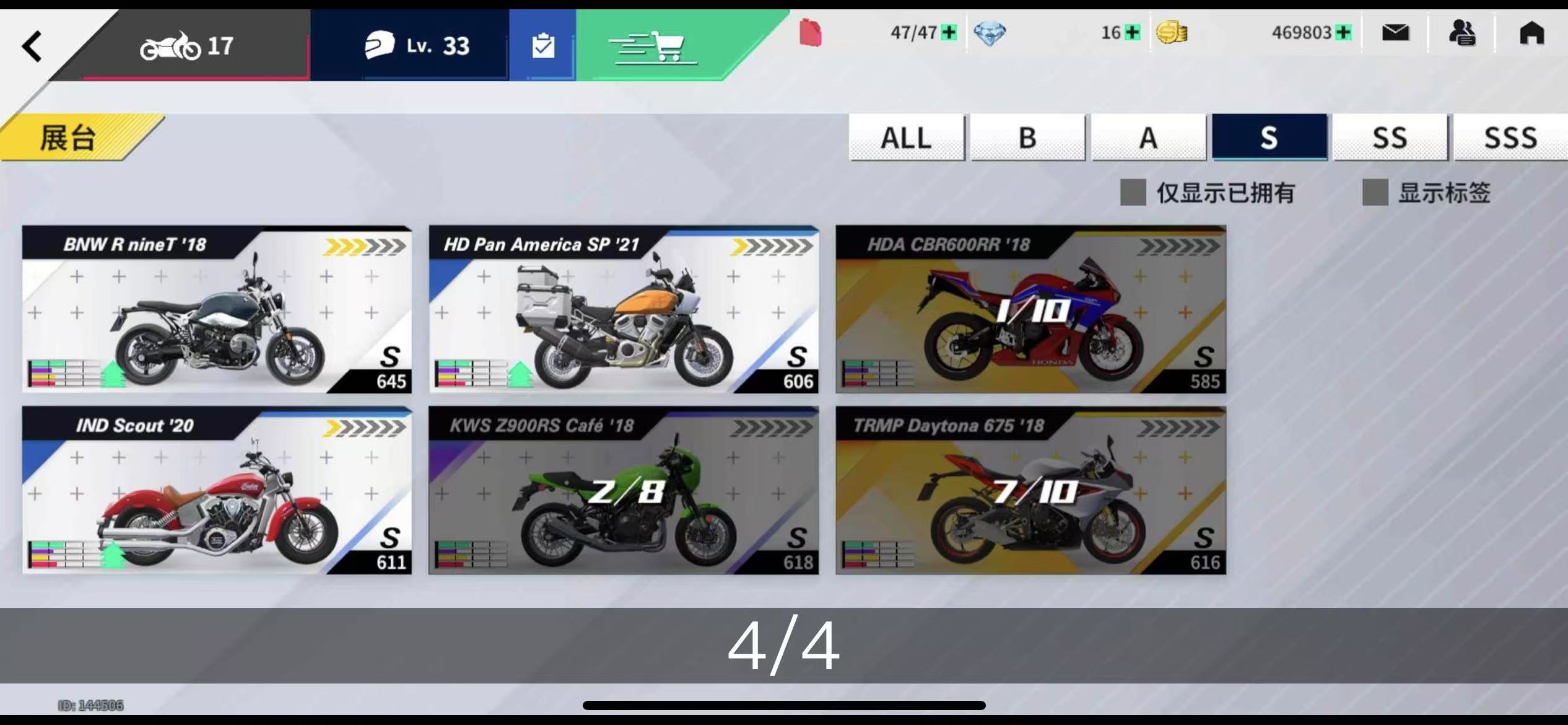The height and width of the screenshot is (725, 1568).
Task: Switch to the SSS class filter
Action: (x=1510, y=138)
